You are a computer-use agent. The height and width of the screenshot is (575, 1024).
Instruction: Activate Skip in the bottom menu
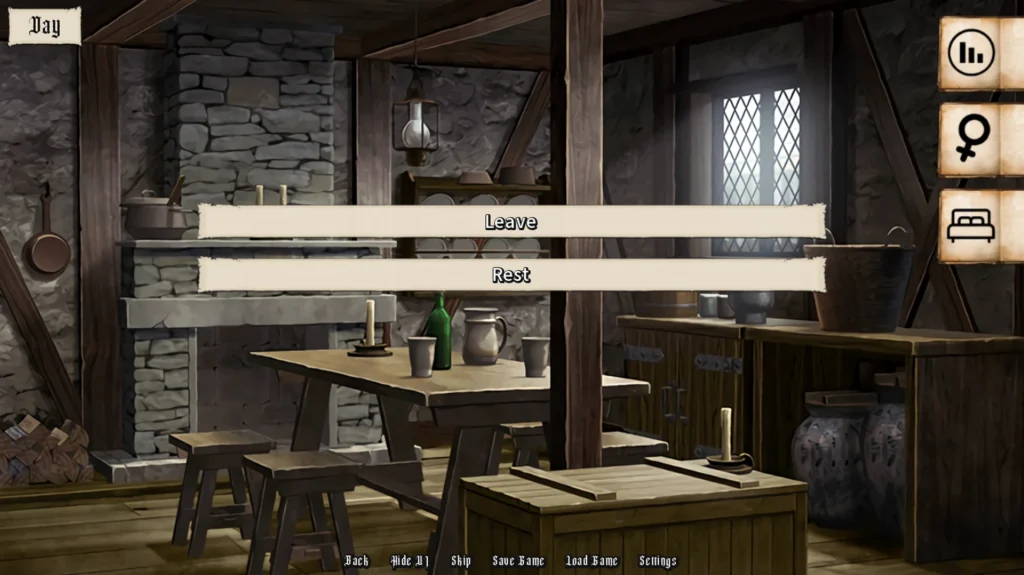pyautogui.click(x=461, y=561)
